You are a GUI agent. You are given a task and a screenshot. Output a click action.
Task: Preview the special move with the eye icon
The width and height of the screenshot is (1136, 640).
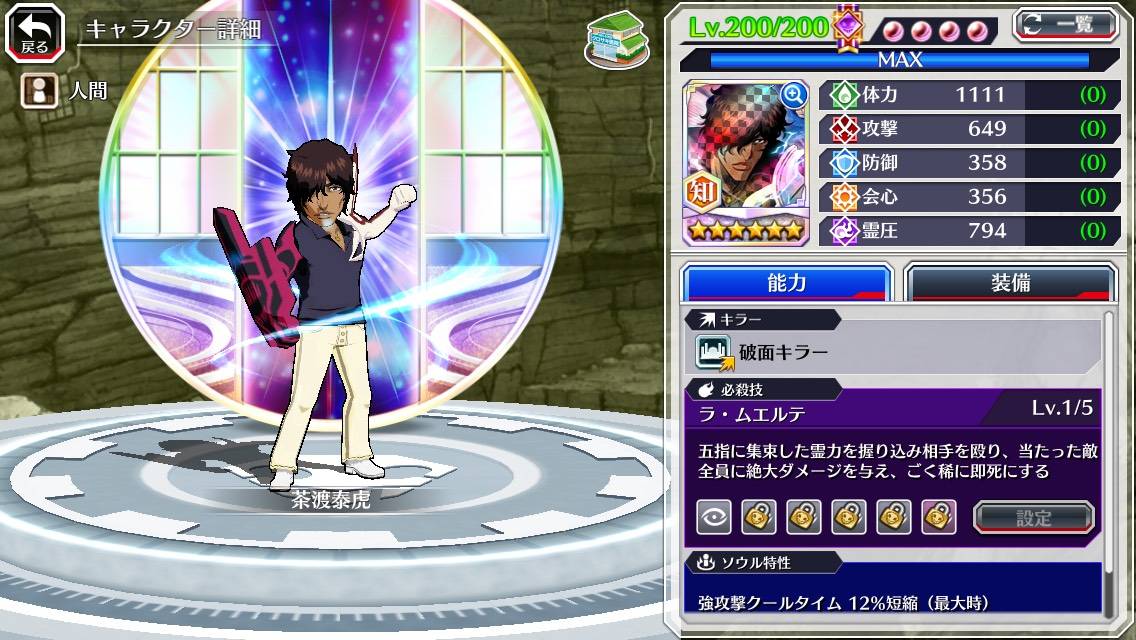tap(713, 517)
